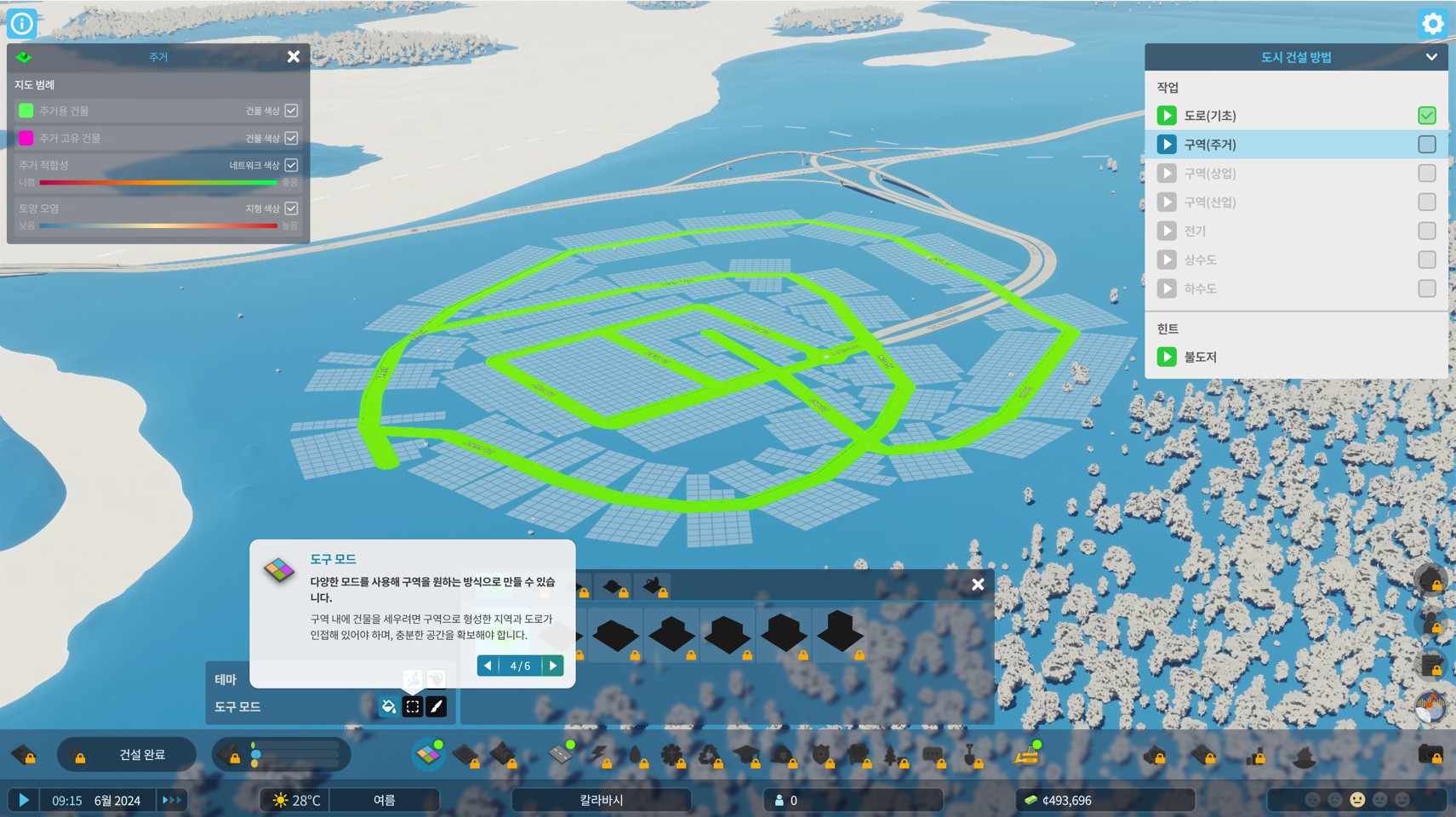Select the fill tool mode

click(389, 706)
